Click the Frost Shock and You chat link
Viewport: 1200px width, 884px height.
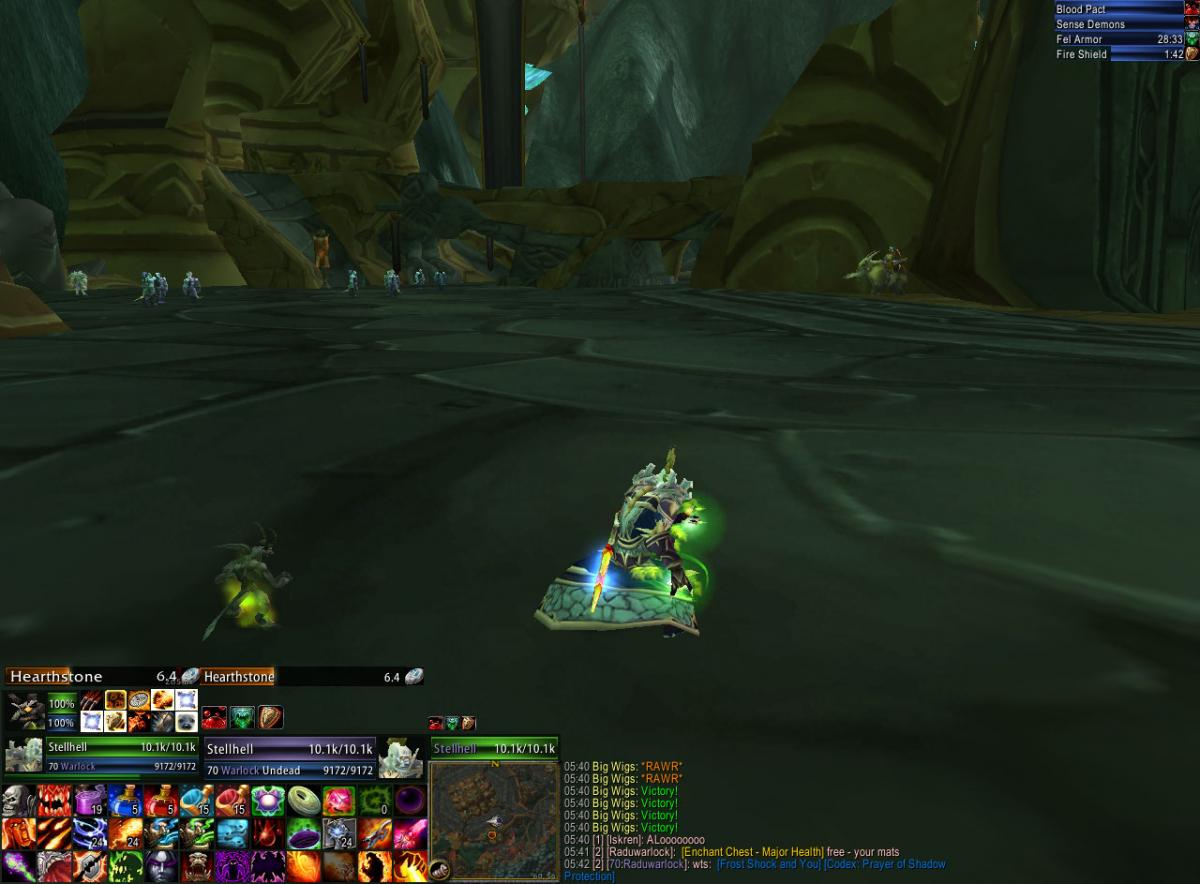(768, 864)
